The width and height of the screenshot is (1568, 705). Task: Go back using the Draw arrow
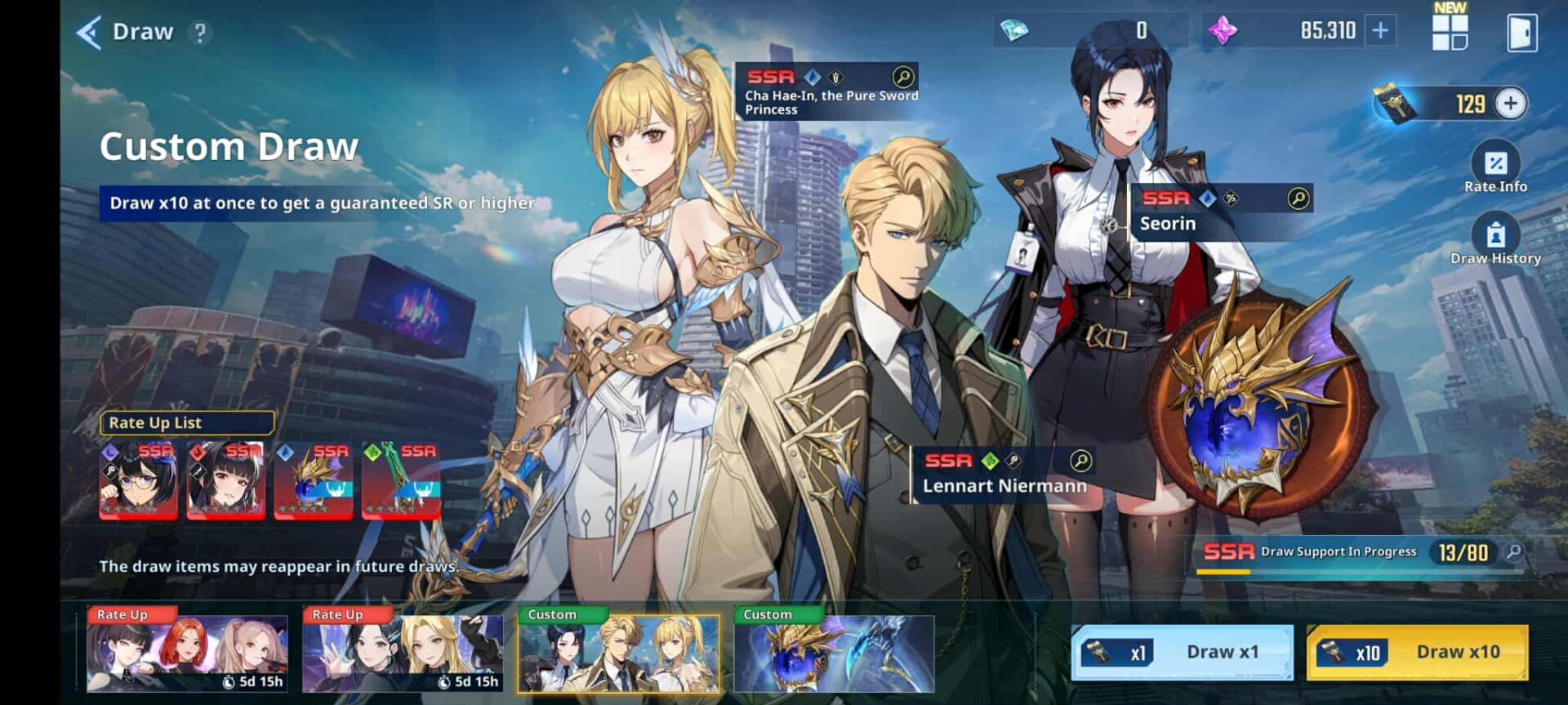click(x=90, y=33)
